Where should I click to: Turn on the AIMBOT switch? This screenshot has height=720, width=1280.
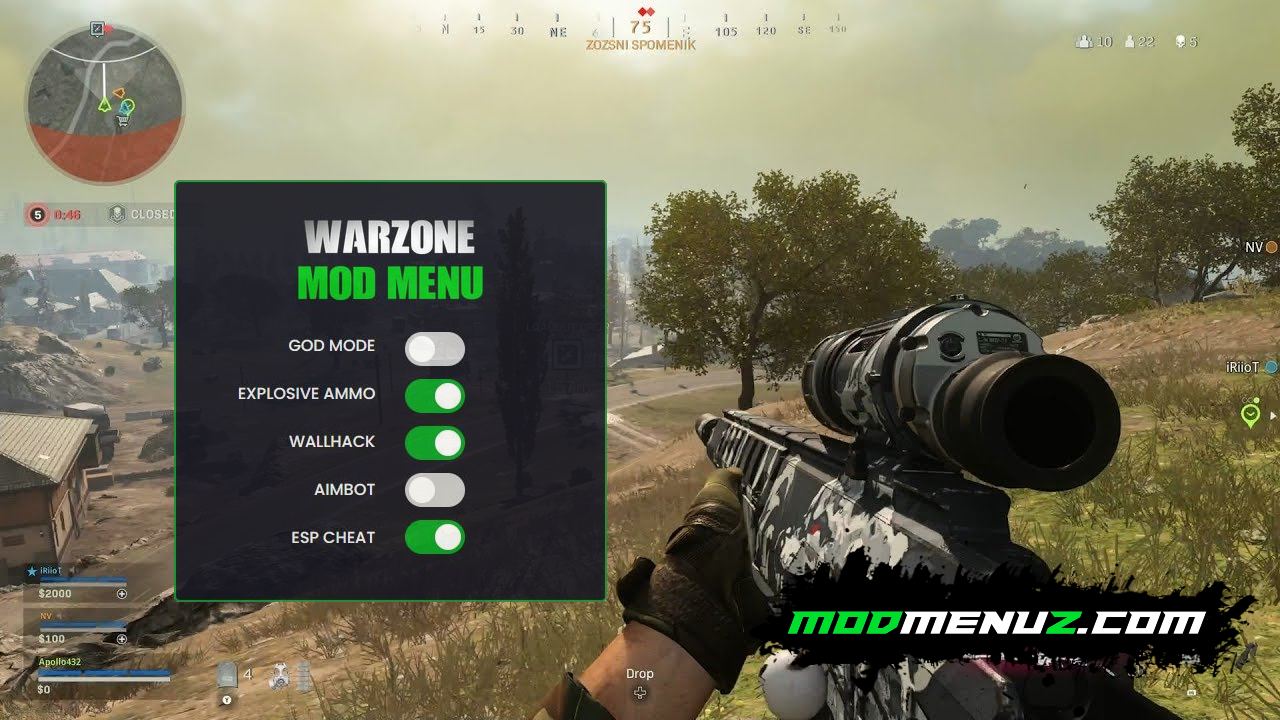pos(435,490)
